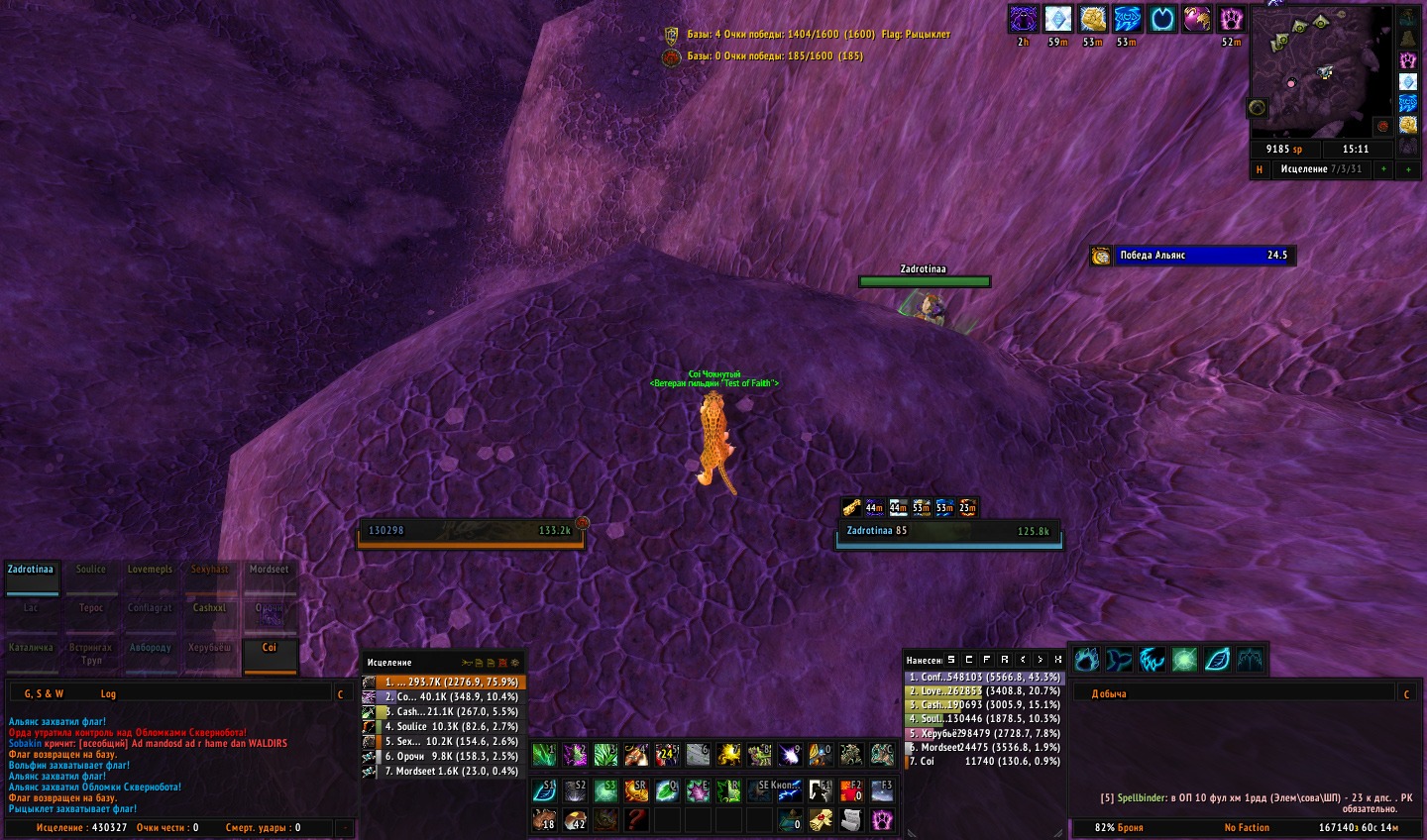Click the damage meter's S button

pyautogui.click(x=951, y=660)
